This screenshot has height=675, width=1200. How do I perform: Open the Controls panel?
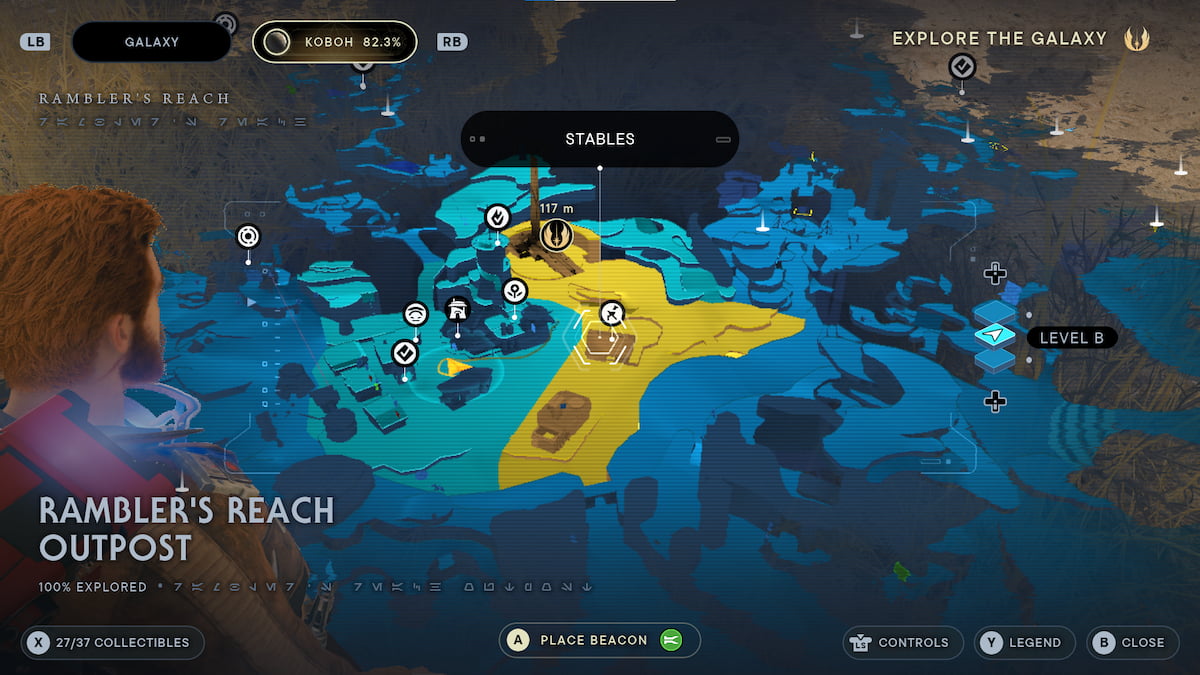tap(903, 642)
